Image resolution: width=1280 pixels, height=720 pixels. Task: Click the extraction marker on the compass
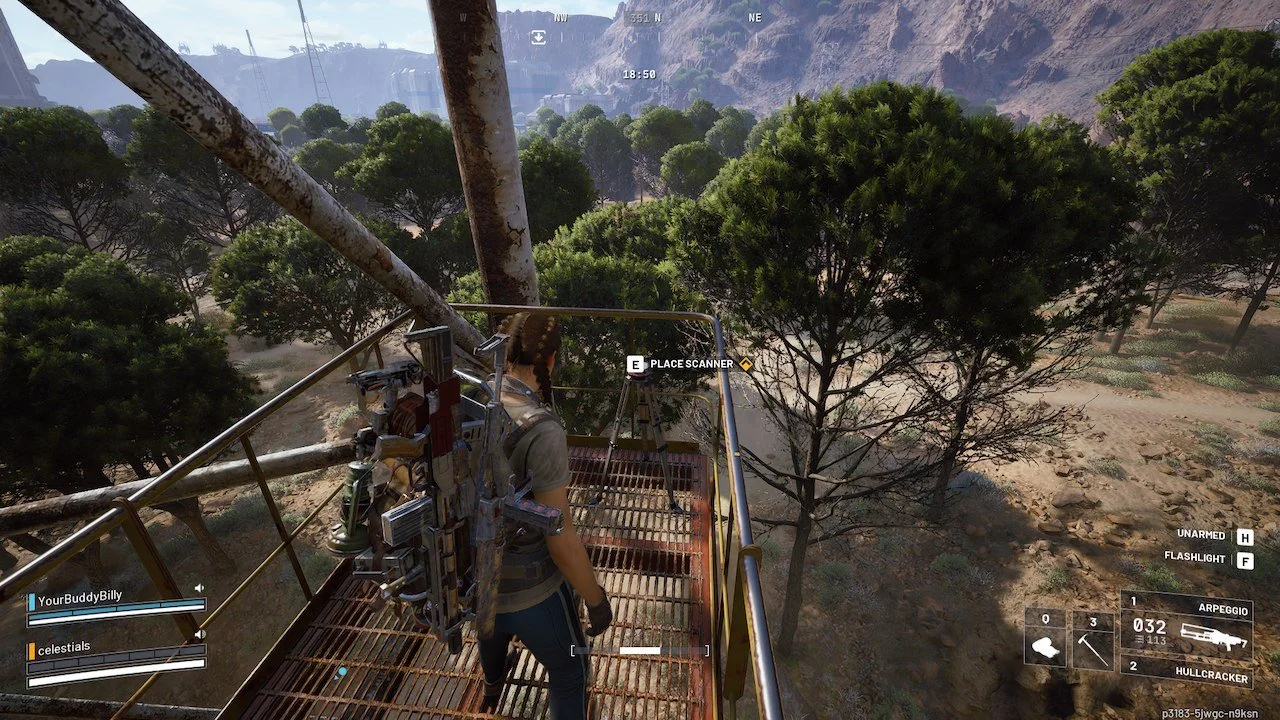pos(538,37)
